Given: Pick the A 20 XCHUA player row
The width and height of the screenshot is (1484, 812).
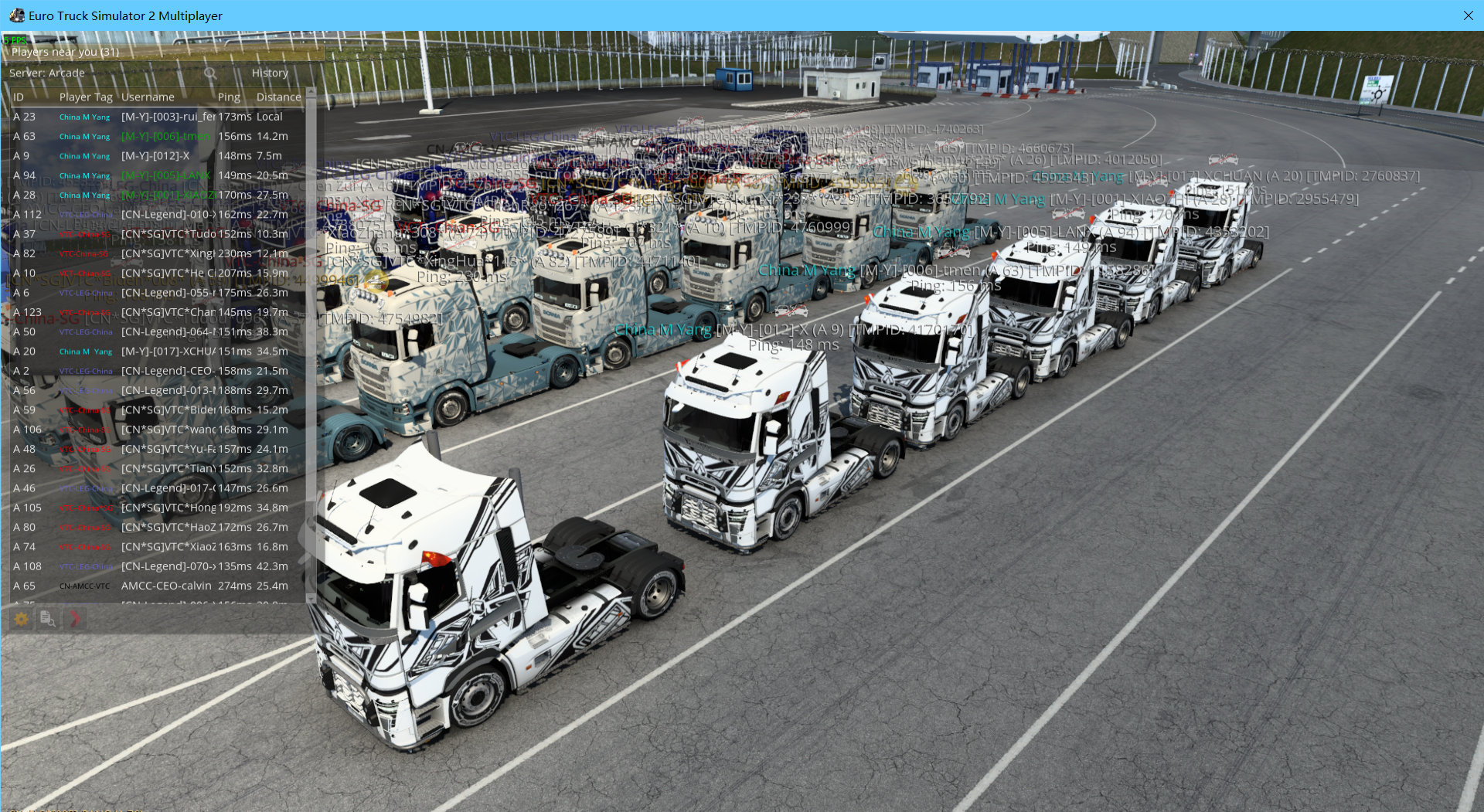Looking at the screenshot, I should coord(155,351).
